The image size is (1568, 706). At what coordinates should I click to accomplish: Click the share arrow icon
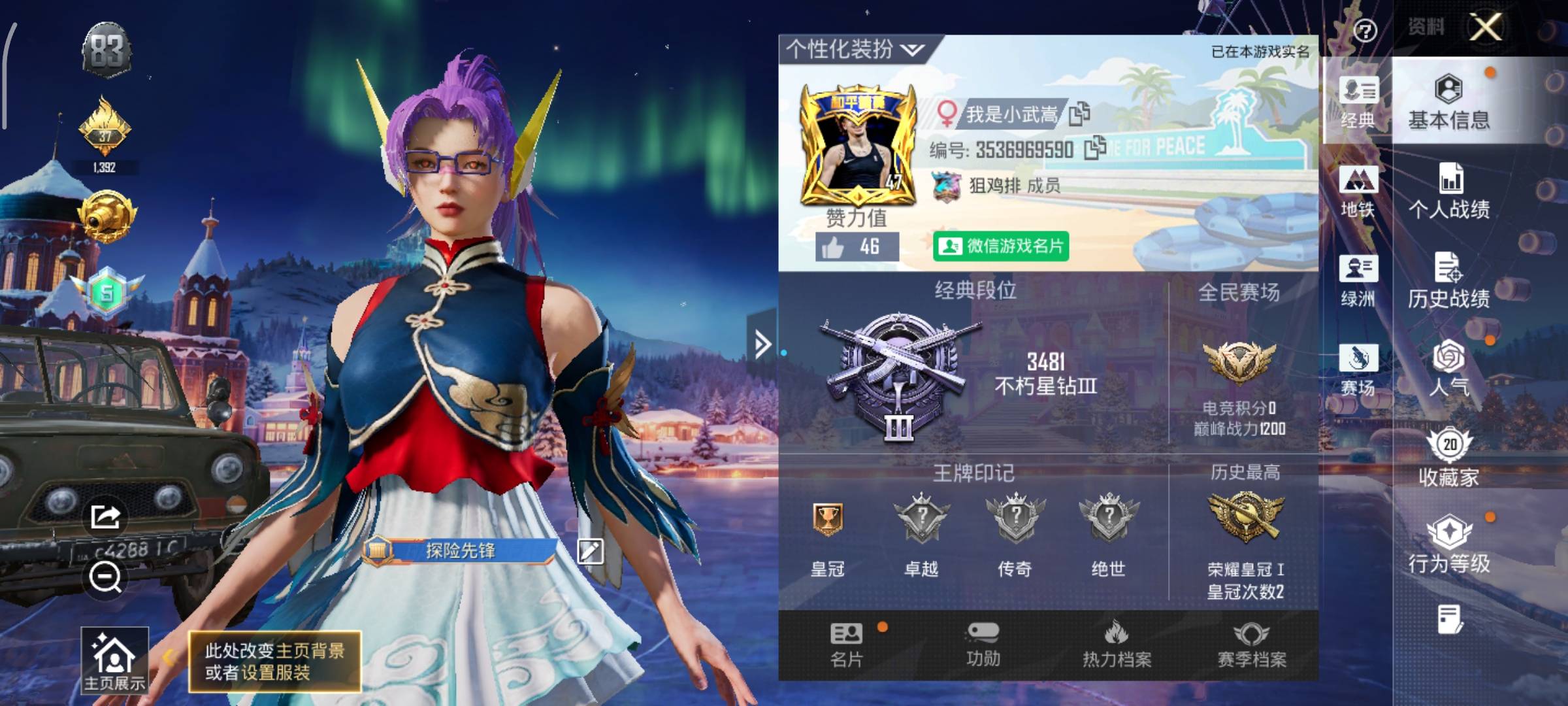point(105,518)
